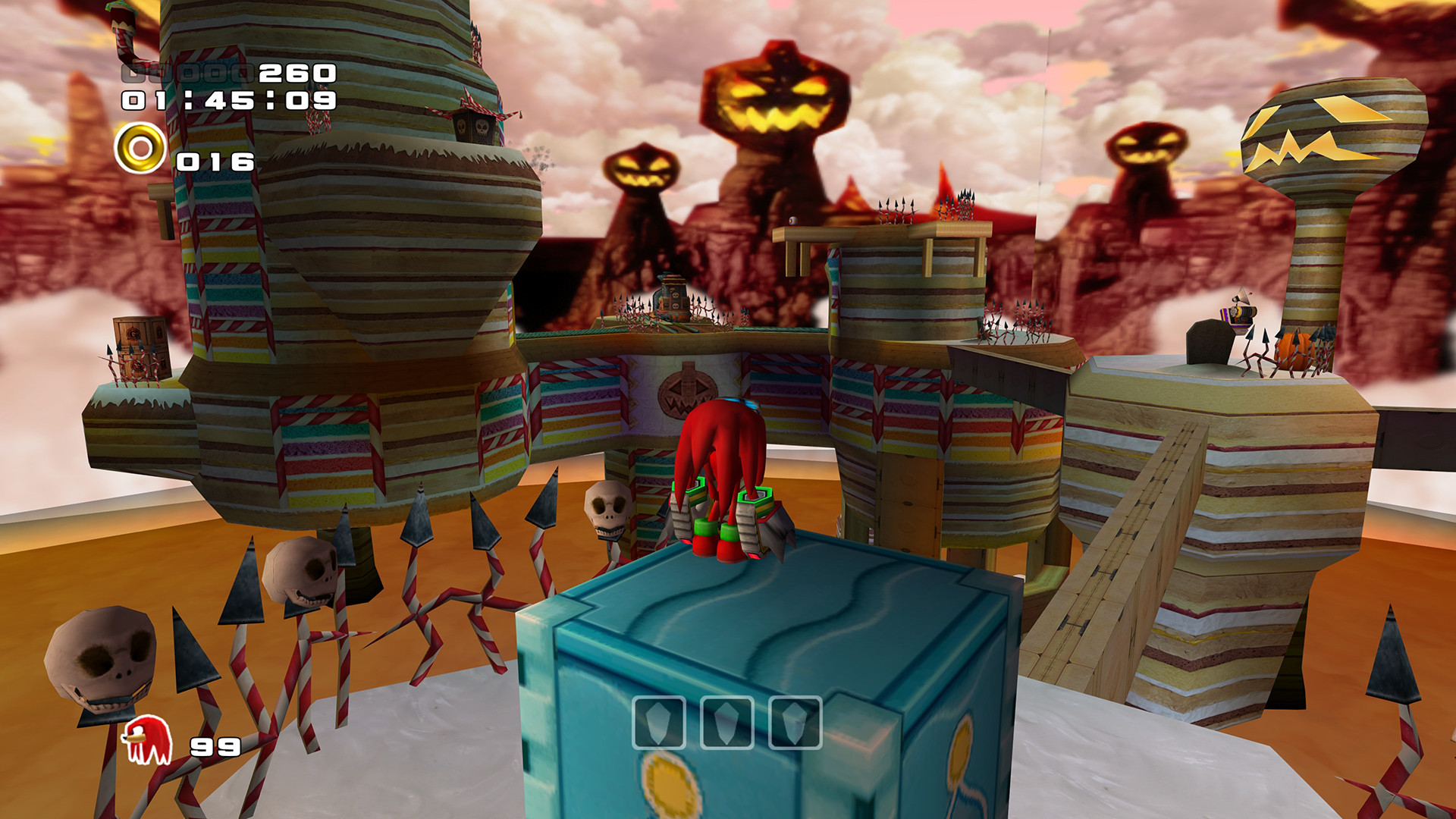Click the score value 260
This screenshot has height=819, width=1456.
pyautogui.click(x=296, y=74)
